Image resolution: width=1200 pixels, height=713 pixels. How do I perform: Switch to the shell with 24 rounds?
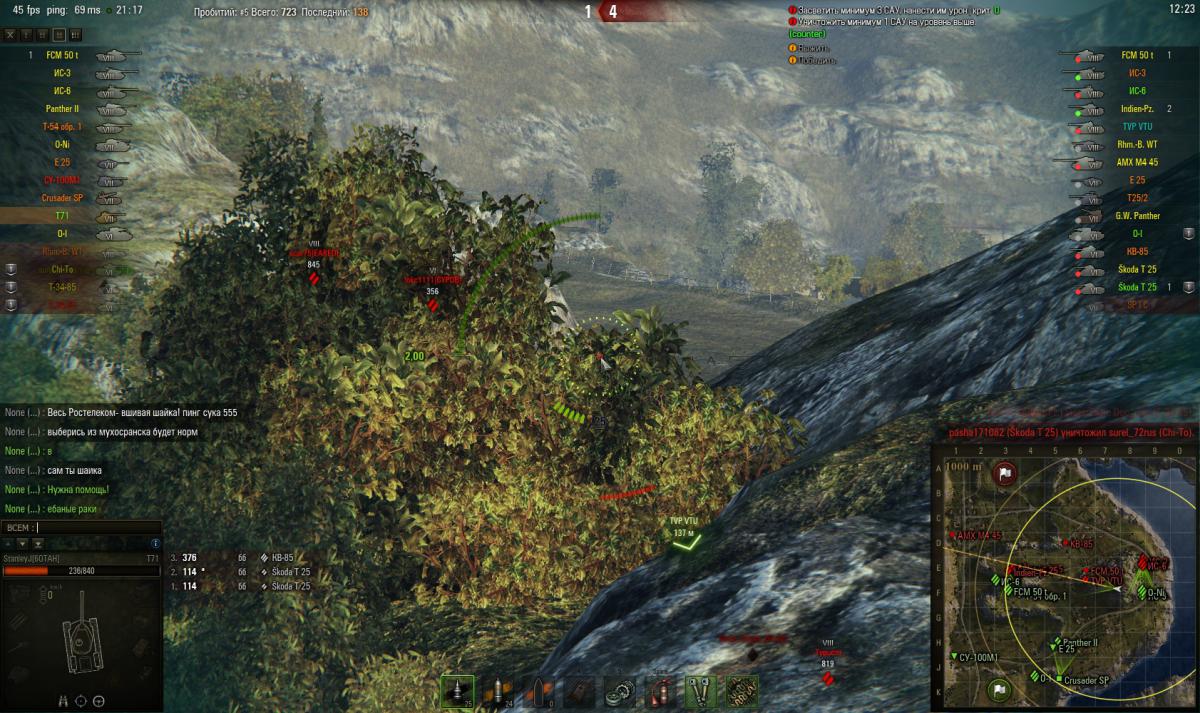(497, 692)
